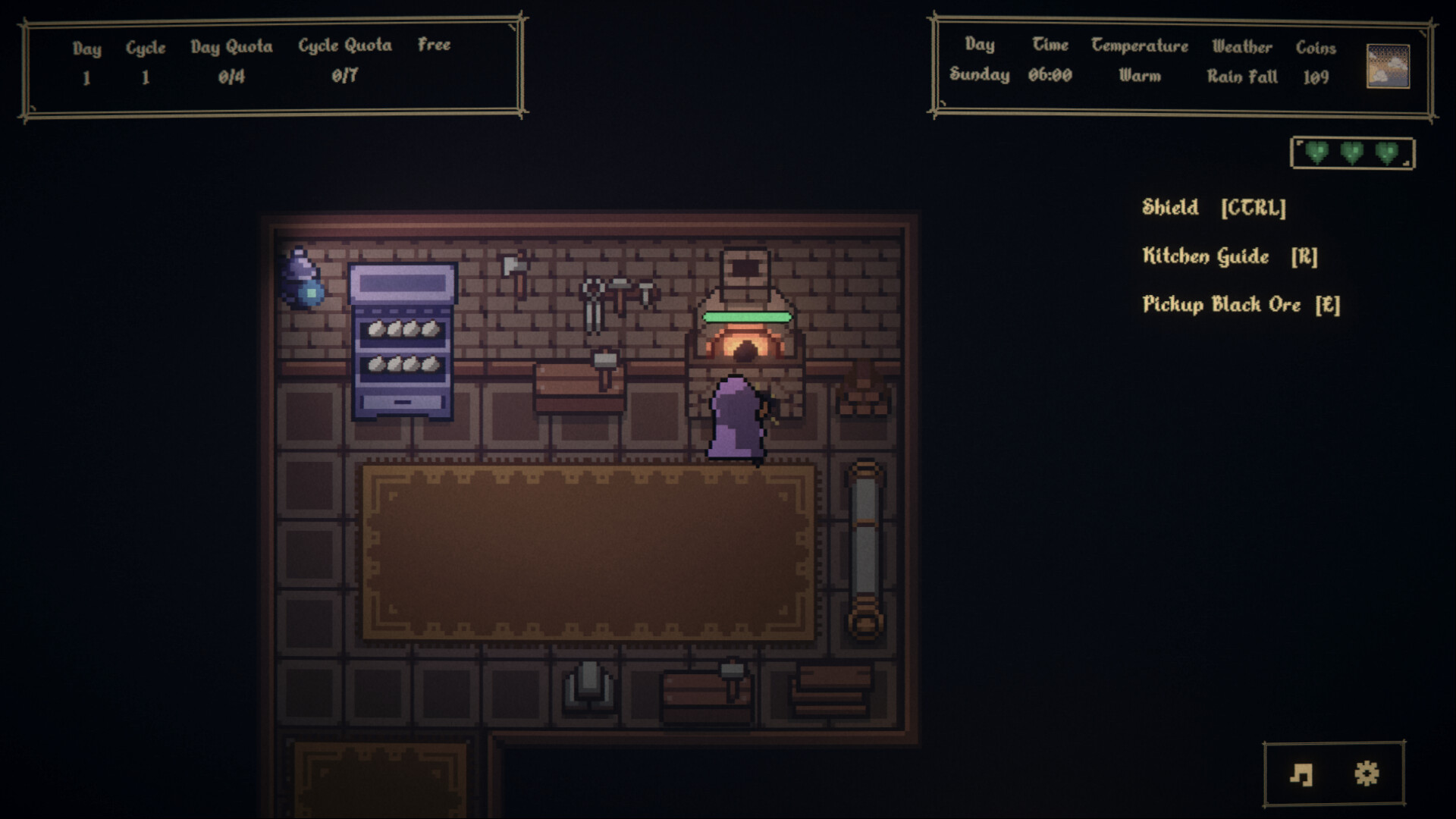This screenshot has width=1456, height=819.
Task: Click the stack of black ore beside the furnace
Action: (864, 402)
